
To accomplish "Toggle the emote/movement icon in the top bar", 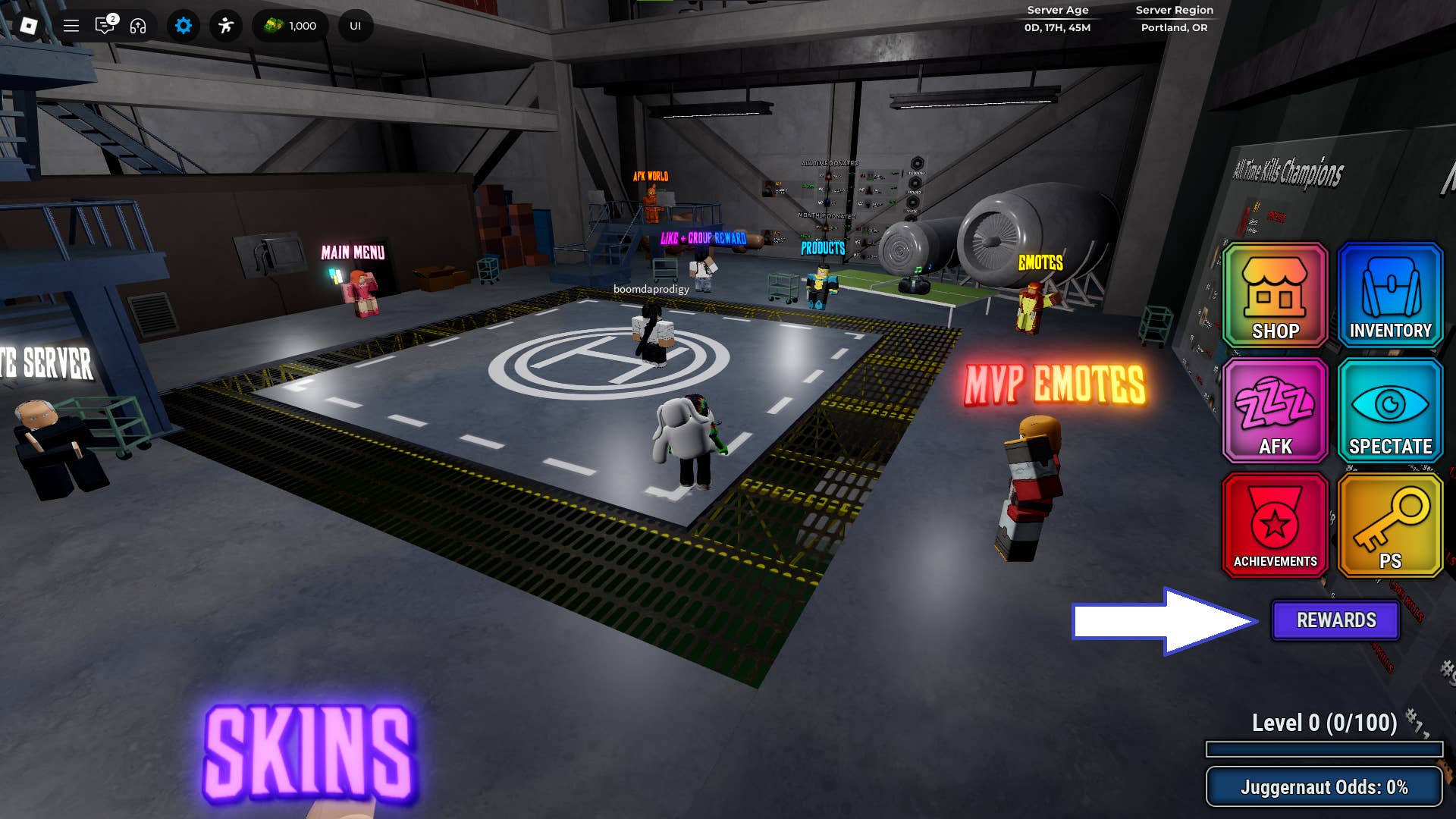I will coord(225,25).
